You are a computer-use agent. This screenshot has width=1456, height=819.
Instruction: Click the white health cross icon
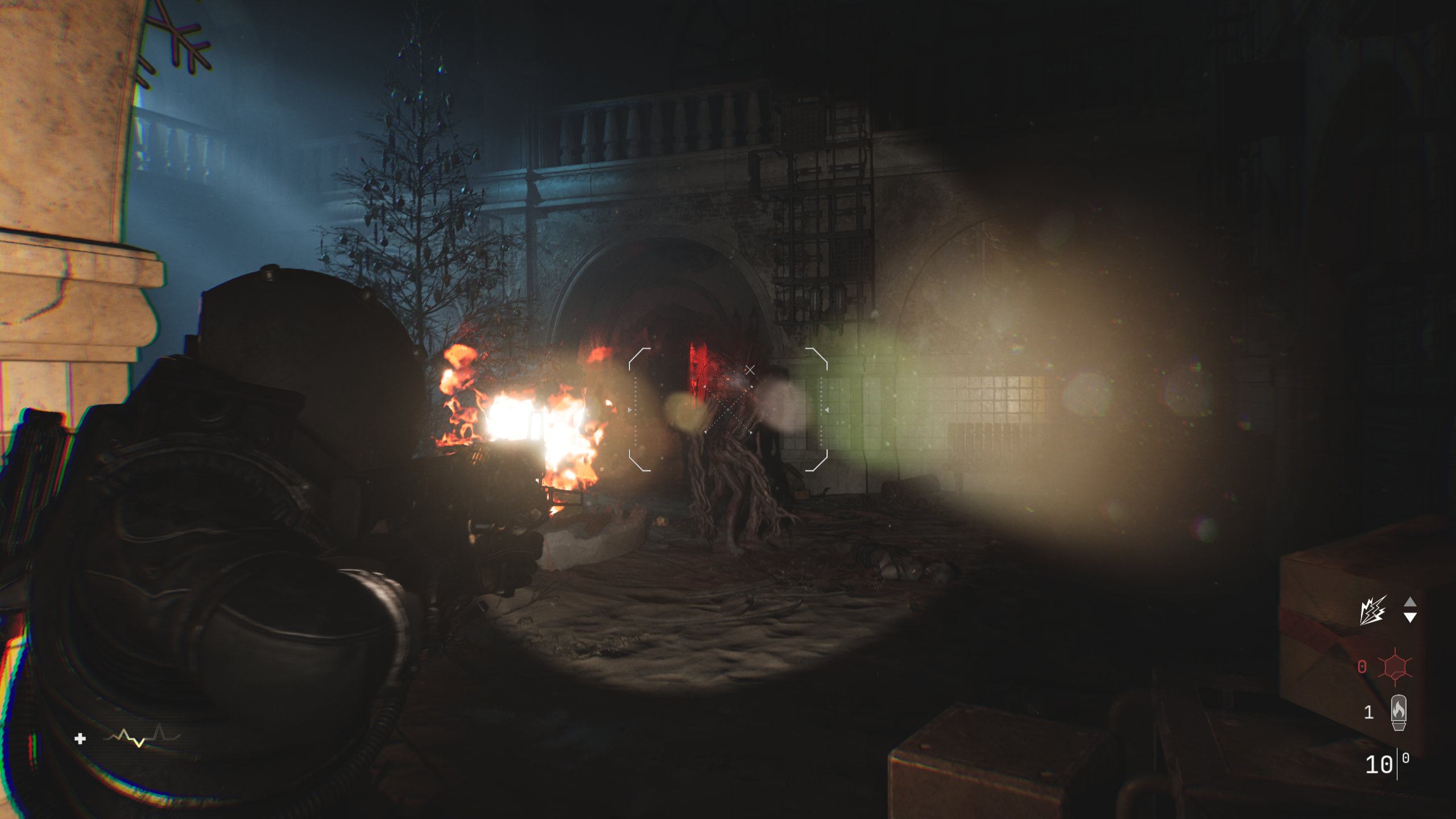tap(80, 738)
